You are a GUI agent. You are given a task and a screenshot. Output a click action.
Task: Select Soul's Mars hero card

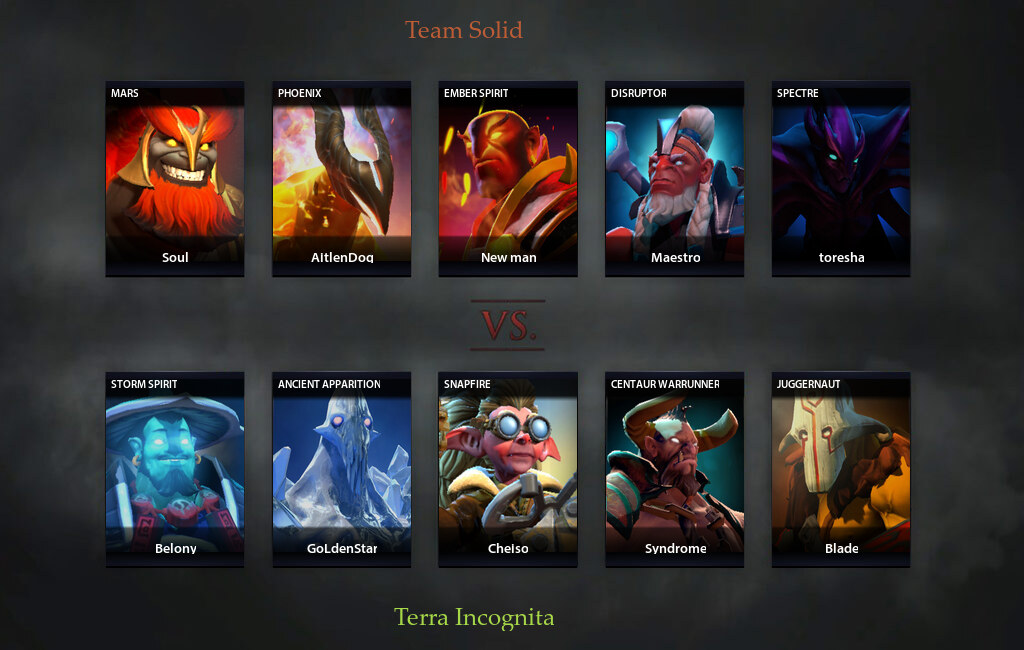(175, 178)
